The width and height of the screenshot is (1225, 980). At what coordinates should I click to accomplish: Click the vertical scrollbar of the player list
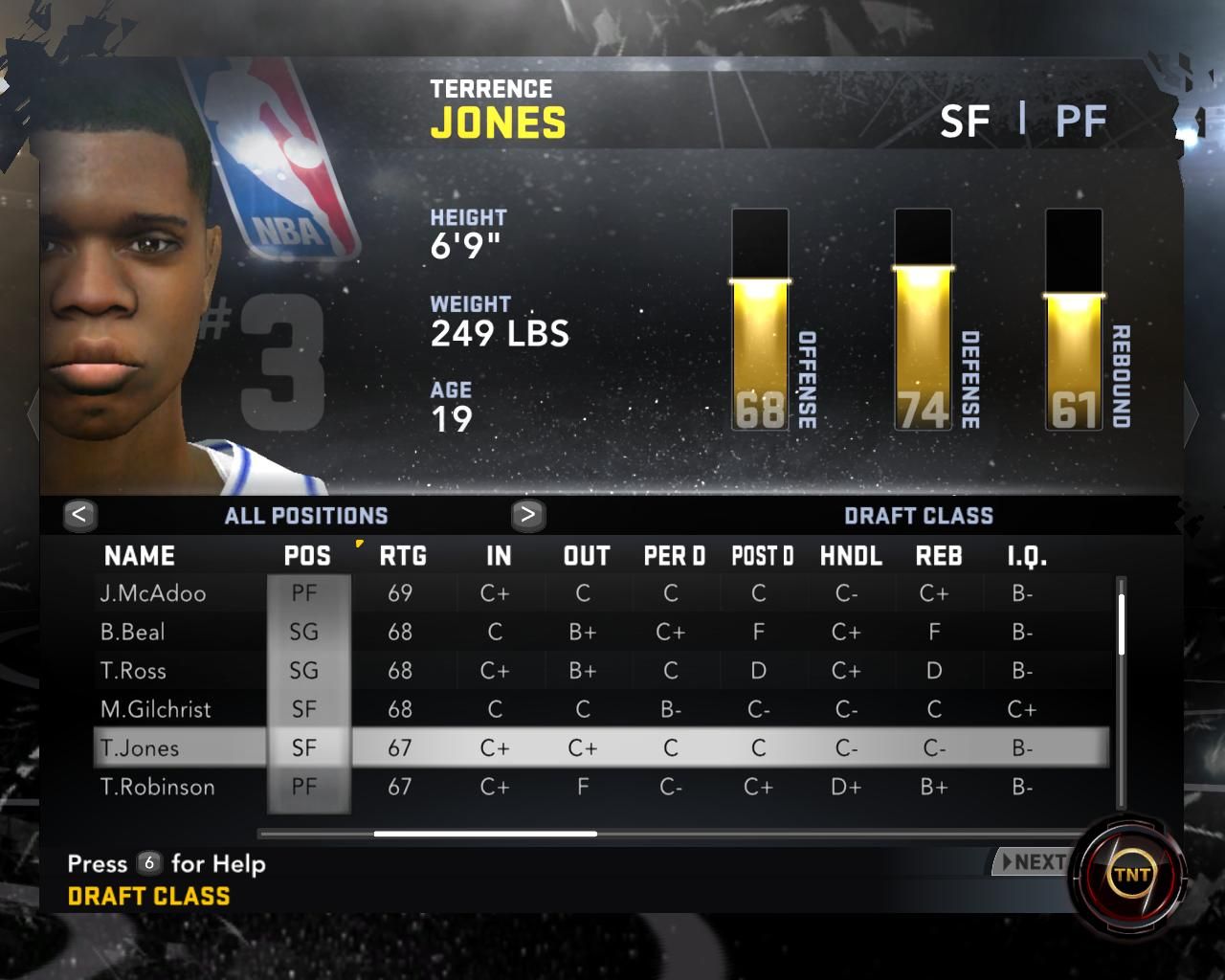[1121, 624]
